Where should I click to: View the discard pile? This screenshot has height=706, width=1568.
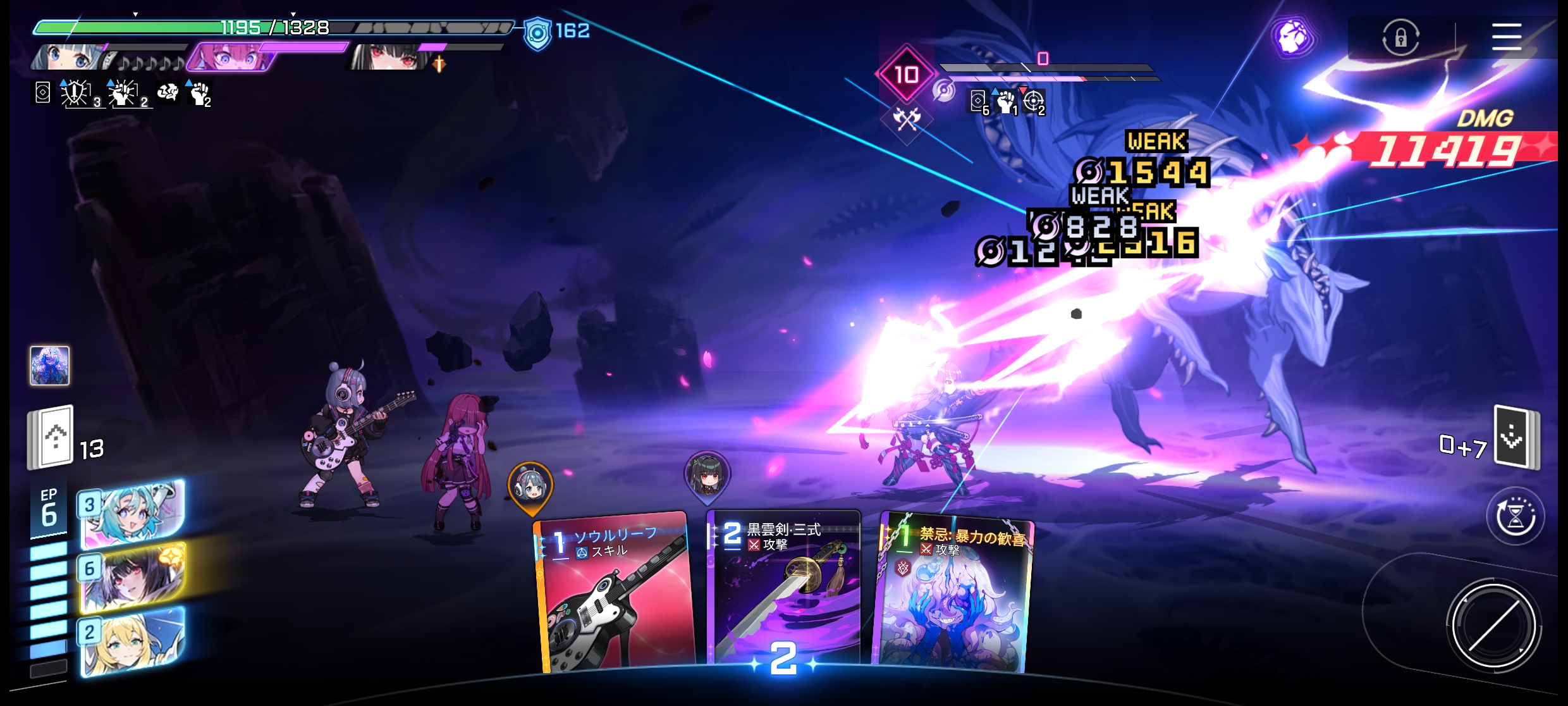coord(1516,438)
